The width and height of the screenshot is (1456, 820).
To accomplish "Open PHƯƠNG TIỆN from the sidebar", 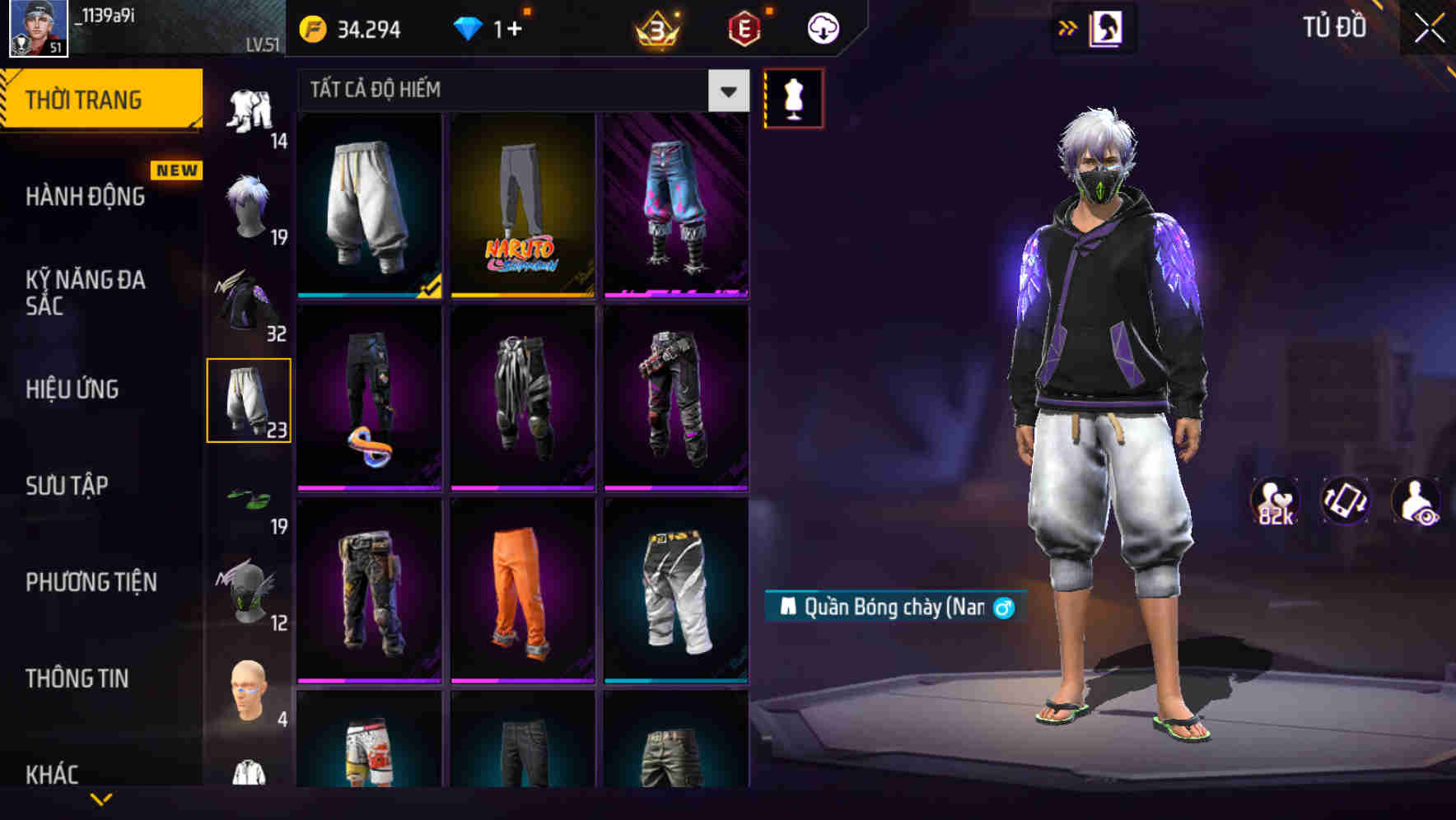I will 89,582.
